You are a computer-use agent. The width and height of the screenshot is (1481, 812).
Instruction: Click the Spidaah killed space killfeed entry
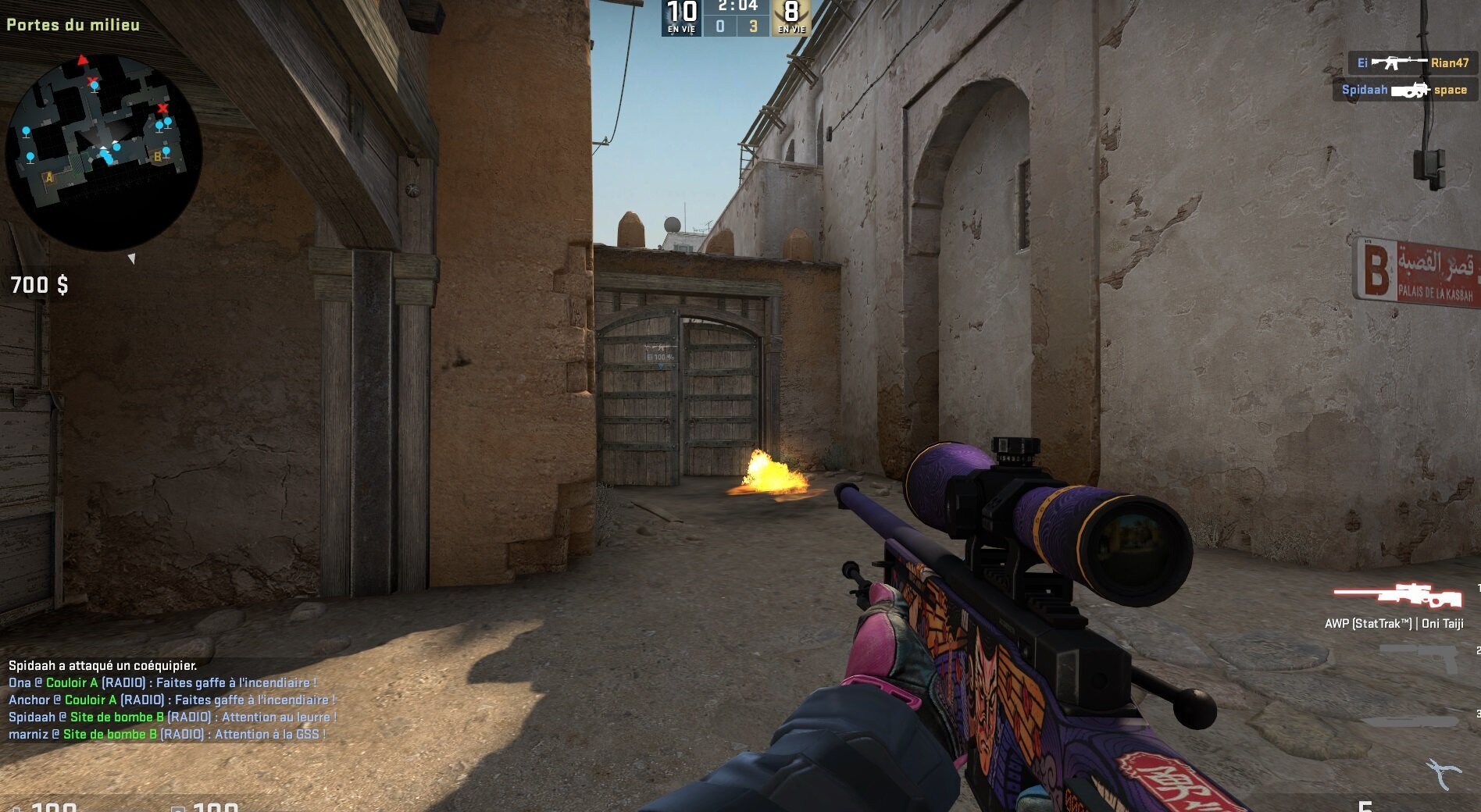point(1404,90)
